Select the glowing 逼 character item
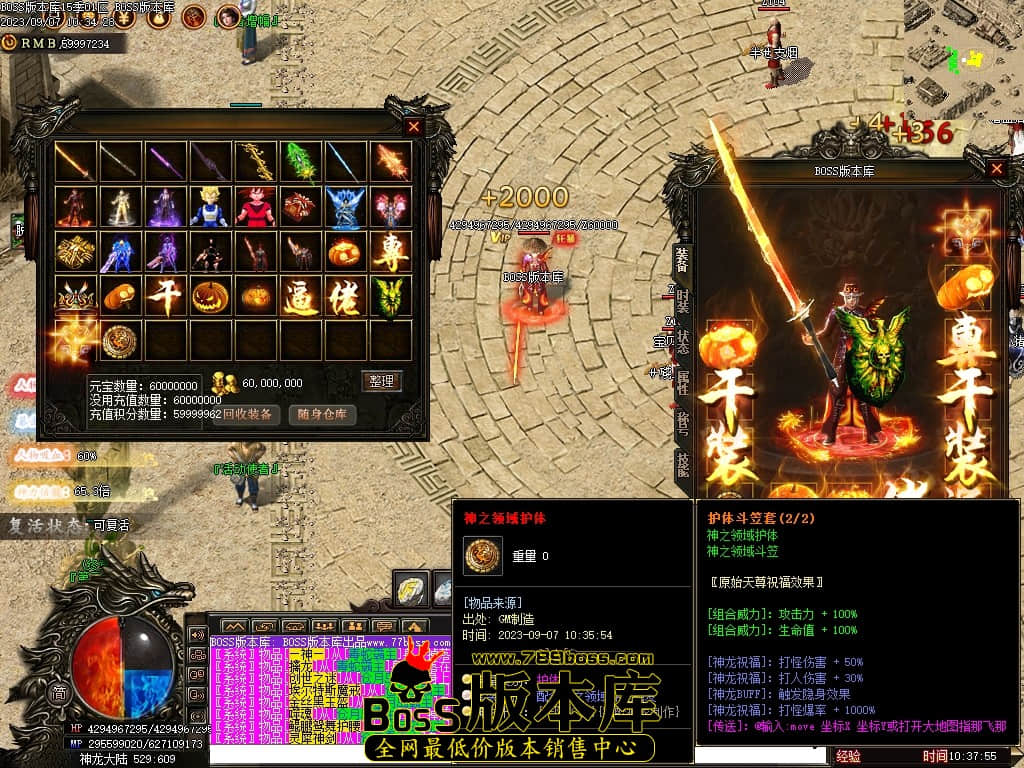The image size is (1024, 768). [x=300, y=297]
